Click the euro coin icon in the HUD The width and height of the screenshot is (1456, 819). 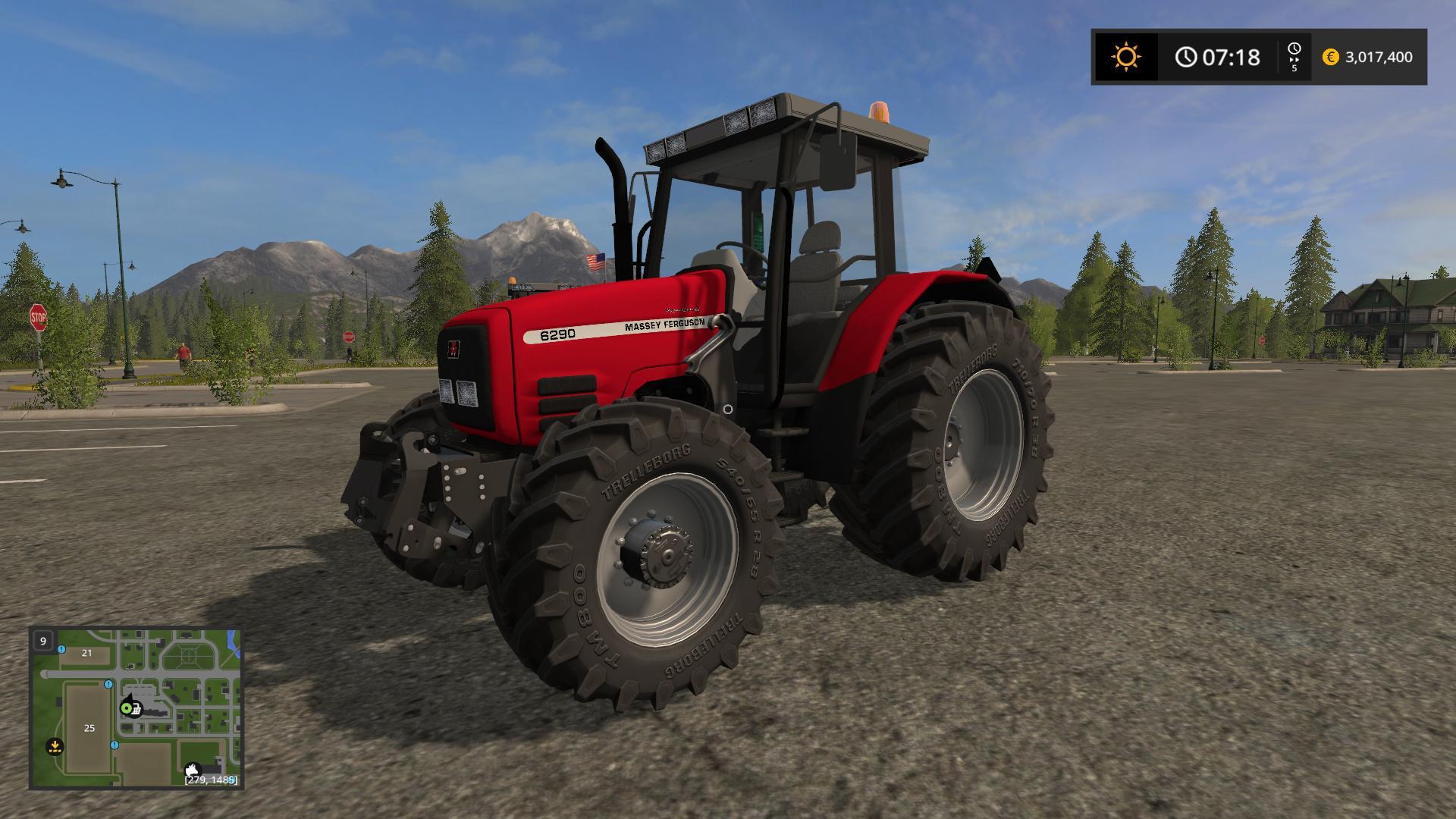click(x=1330, y=57)
